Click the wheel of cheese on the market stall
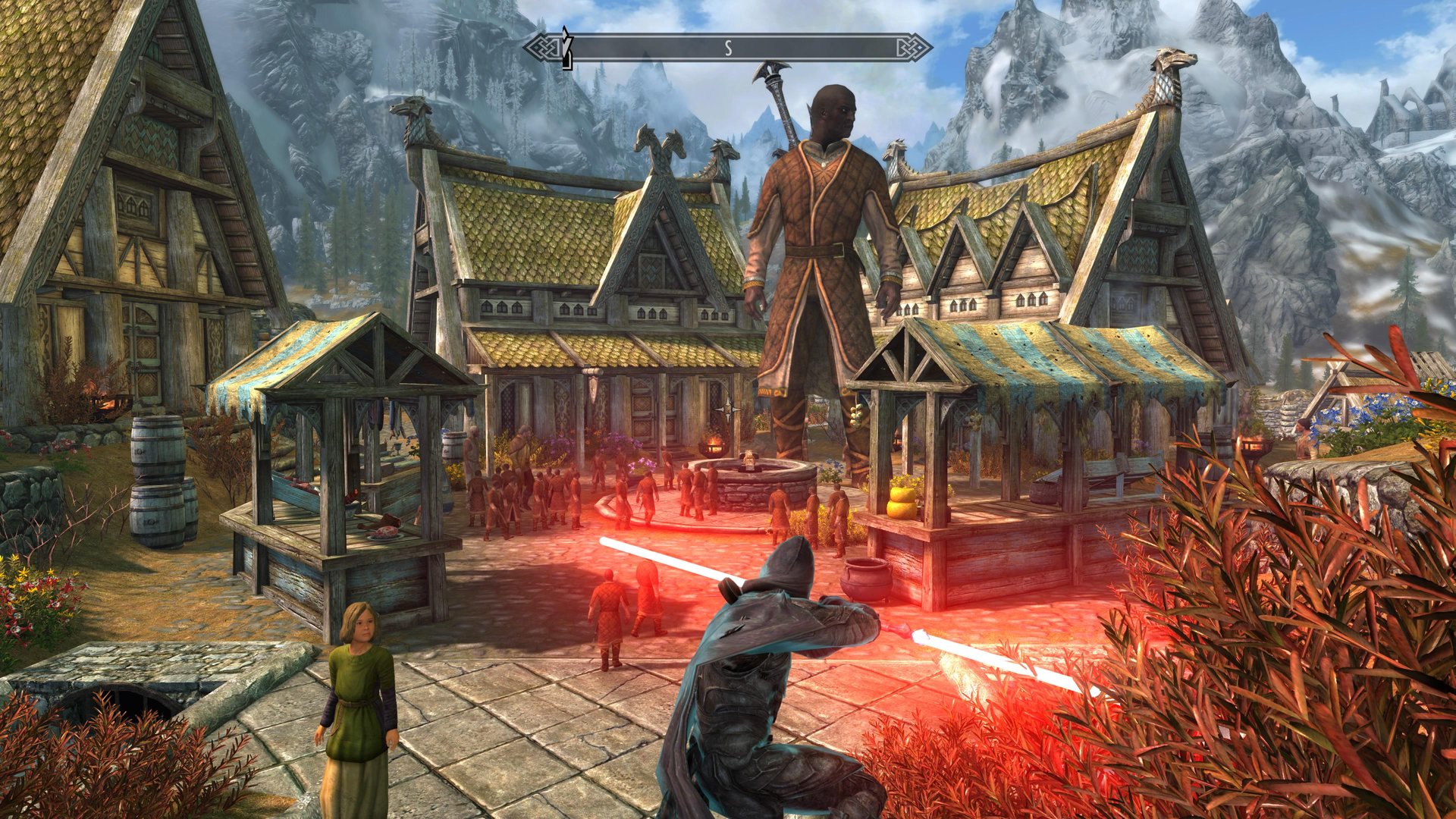 point(900,500)
